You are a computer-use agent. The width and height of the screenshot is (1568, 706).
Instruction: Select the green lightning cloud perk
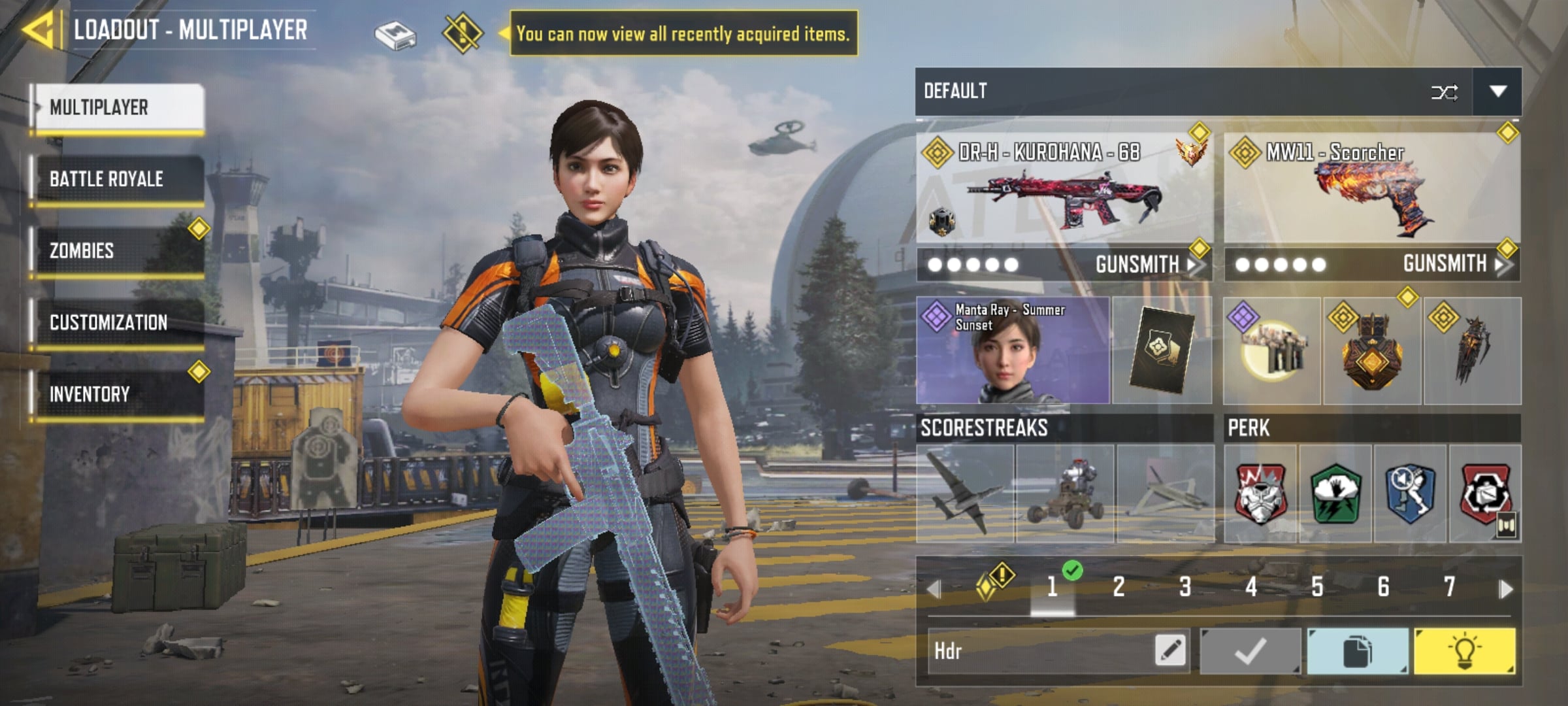point(1335,494)
